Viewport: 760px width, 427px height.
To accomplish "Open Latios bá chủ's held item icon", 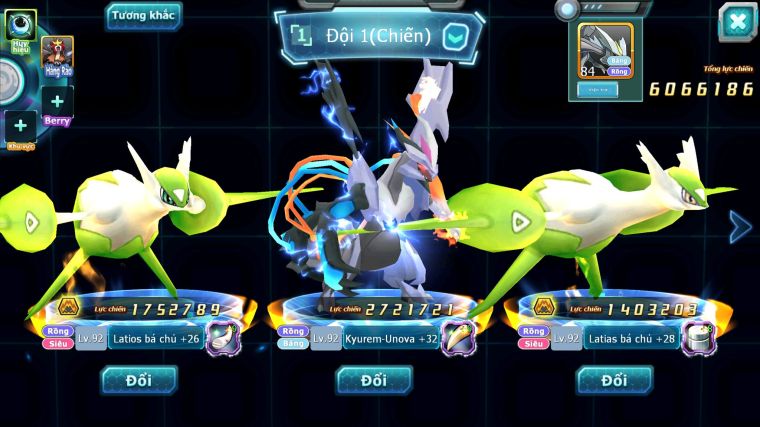I will pos(223,338).
